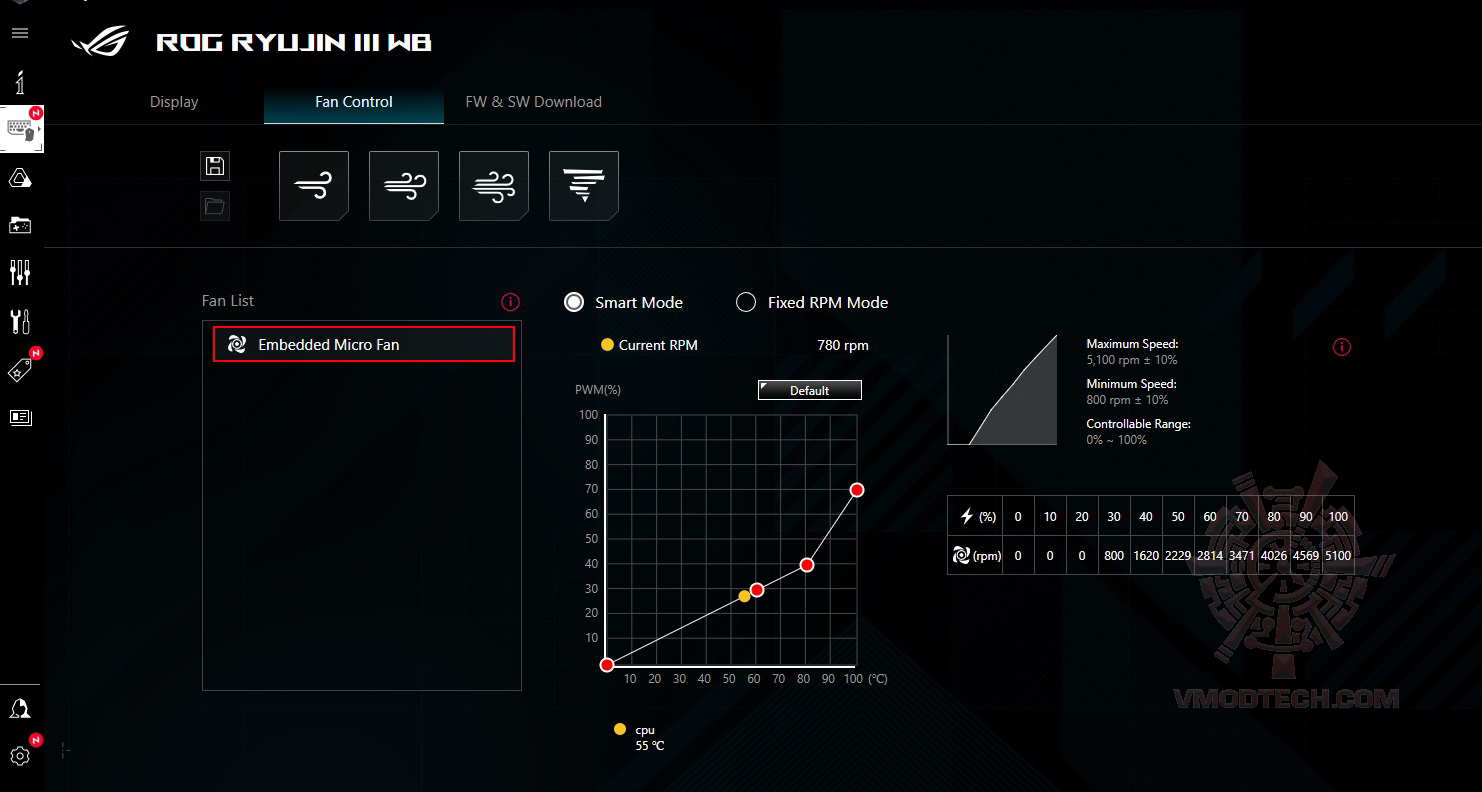Click the Fan List info icon
The image size is (1482, 792).
tap(510, 301)
